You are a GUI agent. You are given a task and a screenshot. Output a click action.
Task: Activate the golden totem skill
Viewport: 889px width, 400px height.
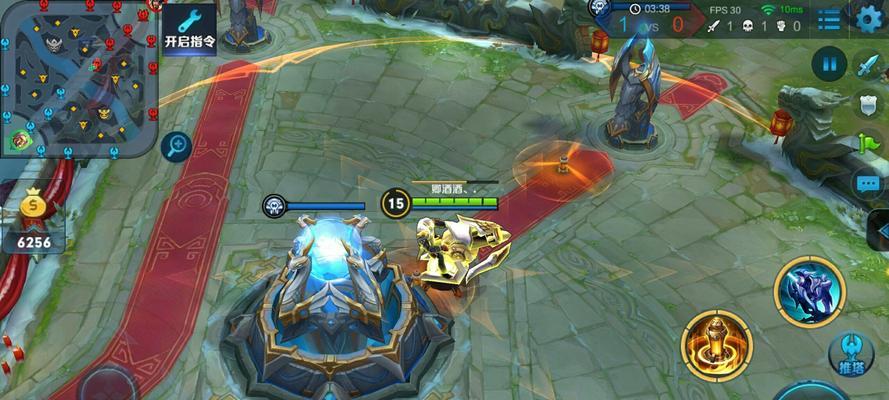(716, 343)
